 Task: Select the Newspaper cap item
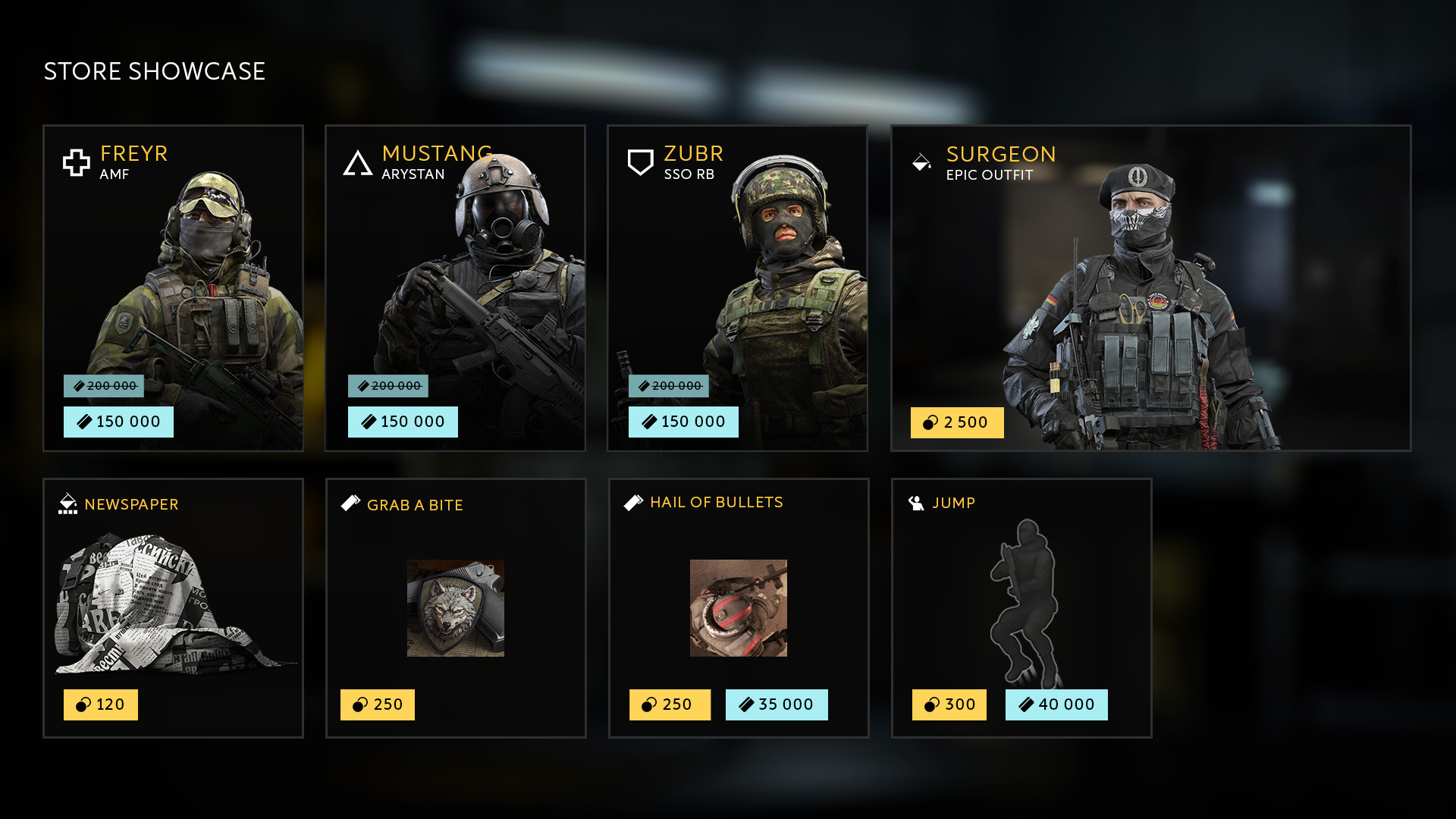click(x=173, y=603)
